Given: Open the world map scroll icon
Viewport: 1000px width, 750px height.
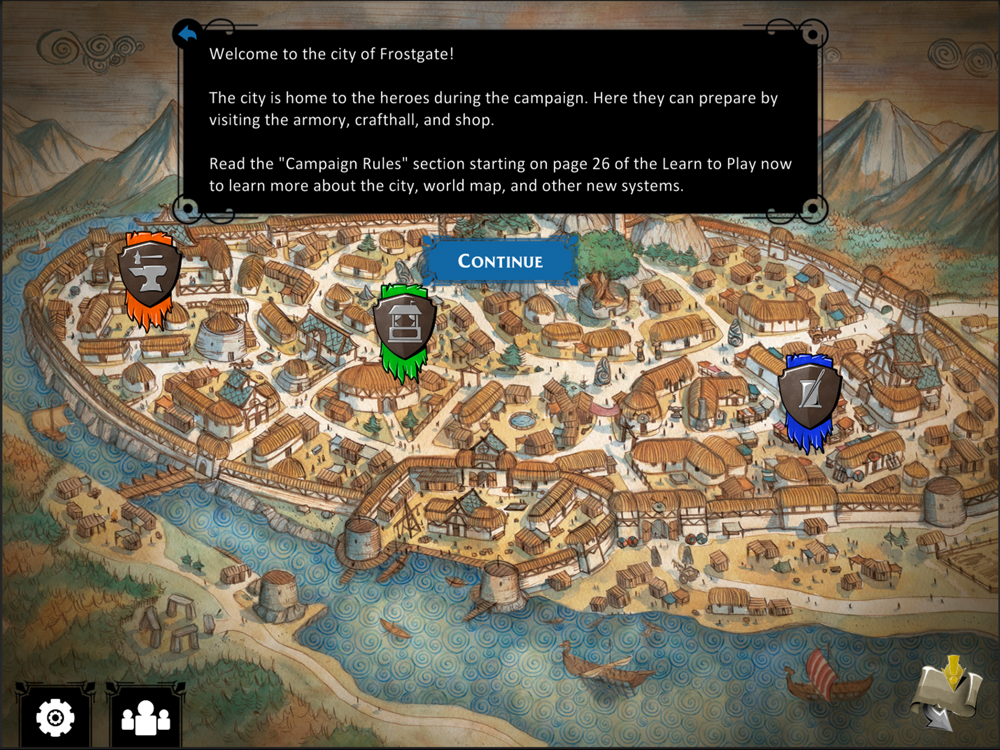Looking at the screenshot, I should (945, 692).
